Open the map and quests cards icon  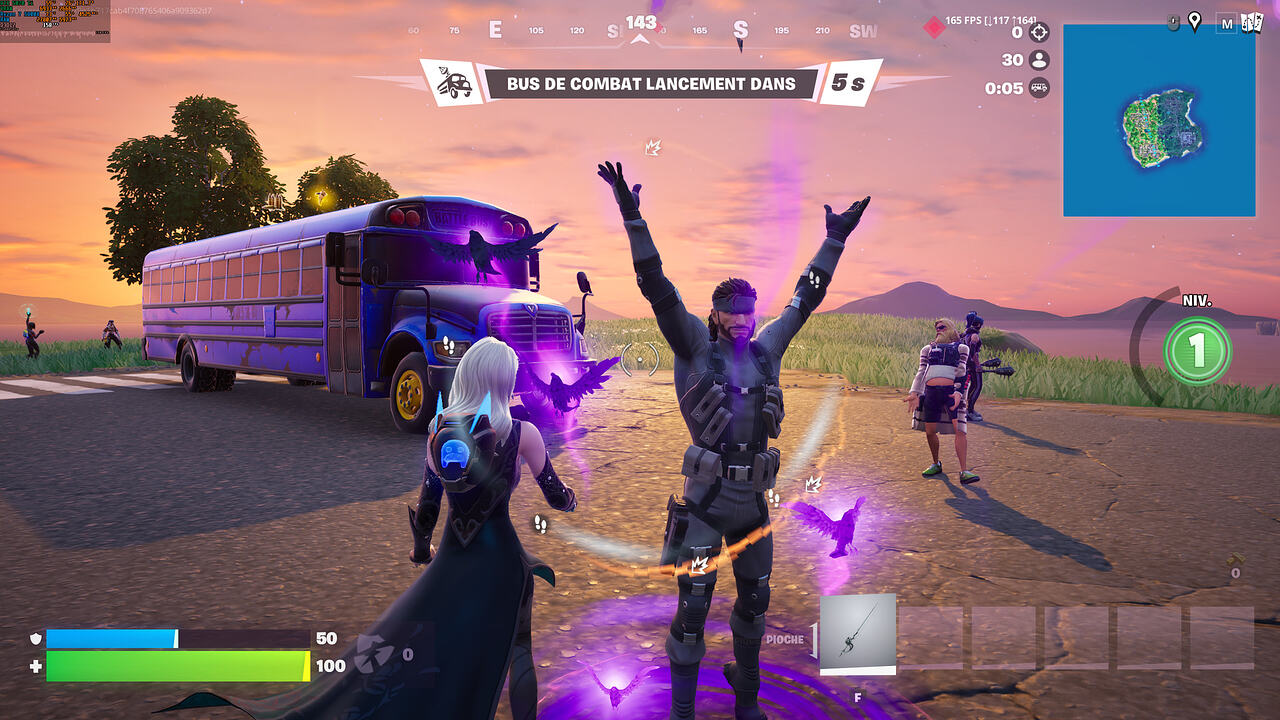coord(1251,22)
